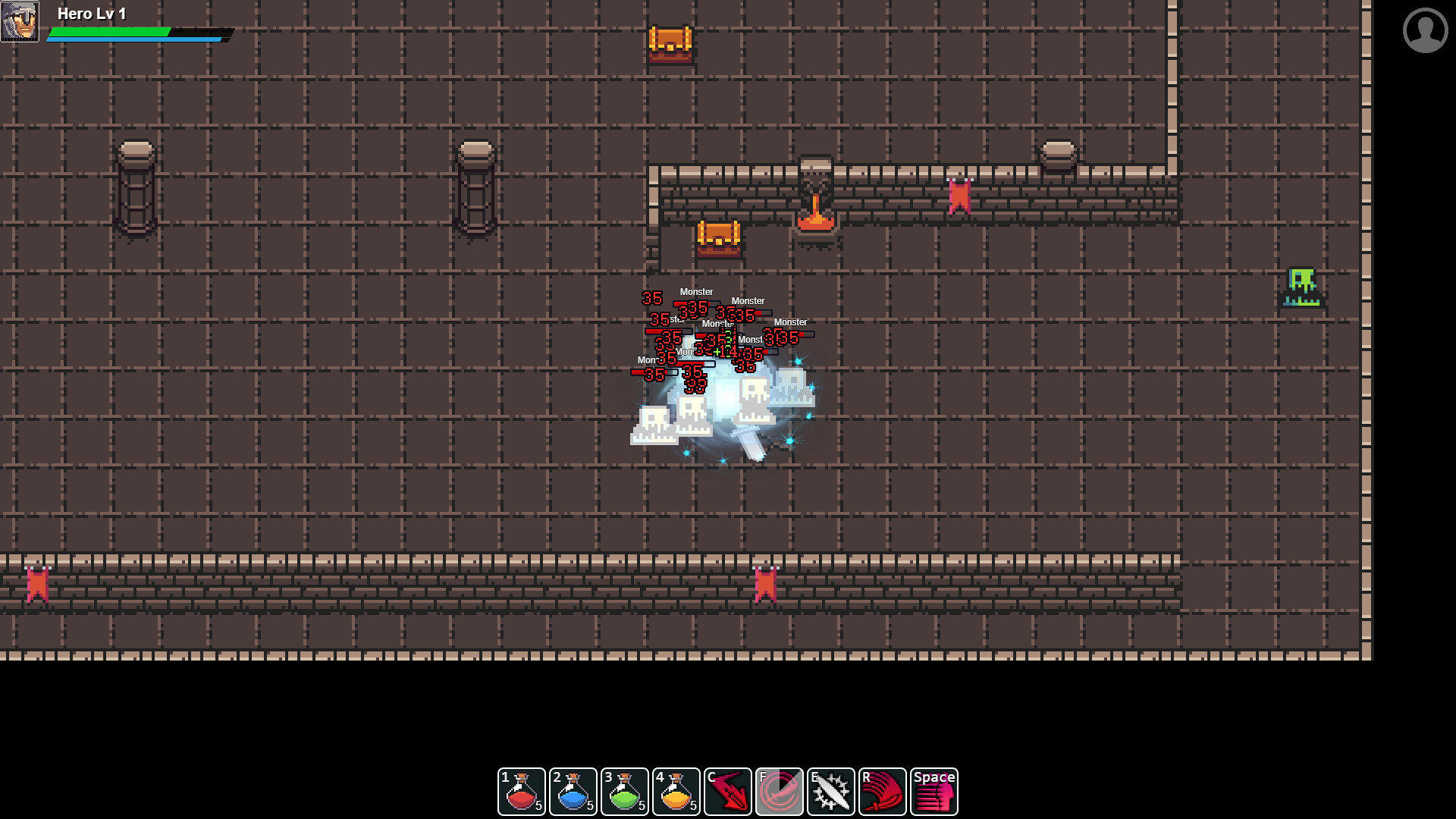Trigger the Space dash ability
Viewport: 1456px width, 819px height.
tap(934, 791)
